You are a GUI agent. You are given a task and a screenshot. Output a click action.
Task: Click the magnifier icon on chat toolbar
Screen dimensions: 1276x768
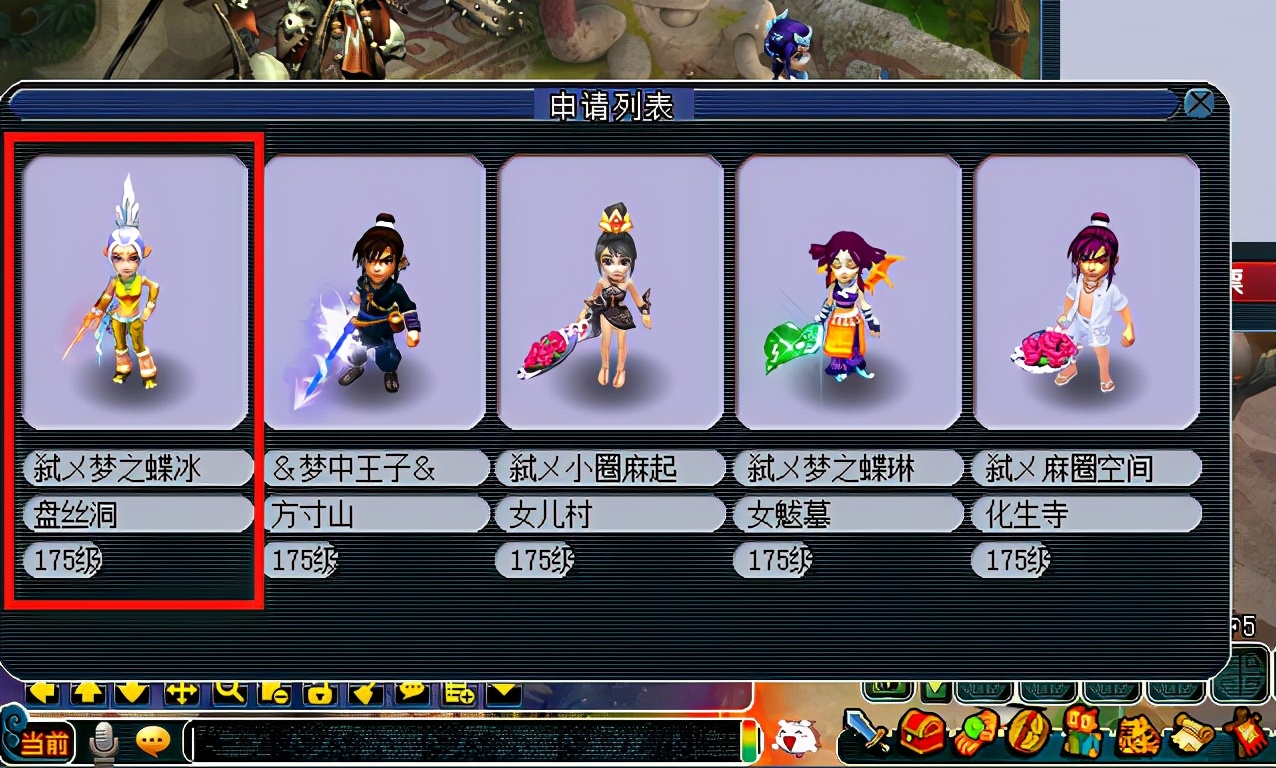231,691
